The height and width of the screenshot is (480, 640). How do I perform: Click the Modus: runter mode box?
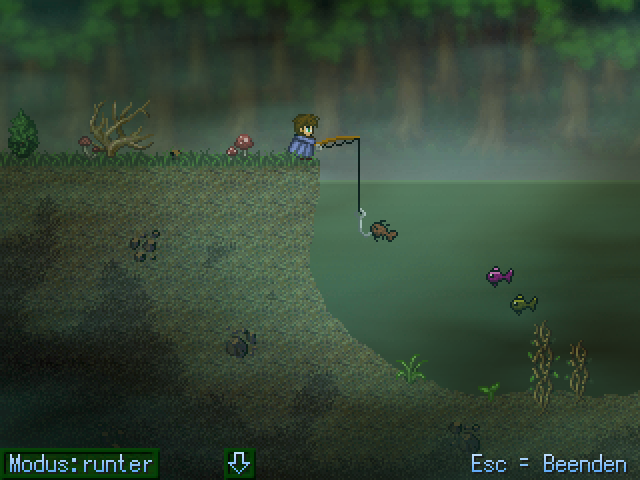coord(81,463)
